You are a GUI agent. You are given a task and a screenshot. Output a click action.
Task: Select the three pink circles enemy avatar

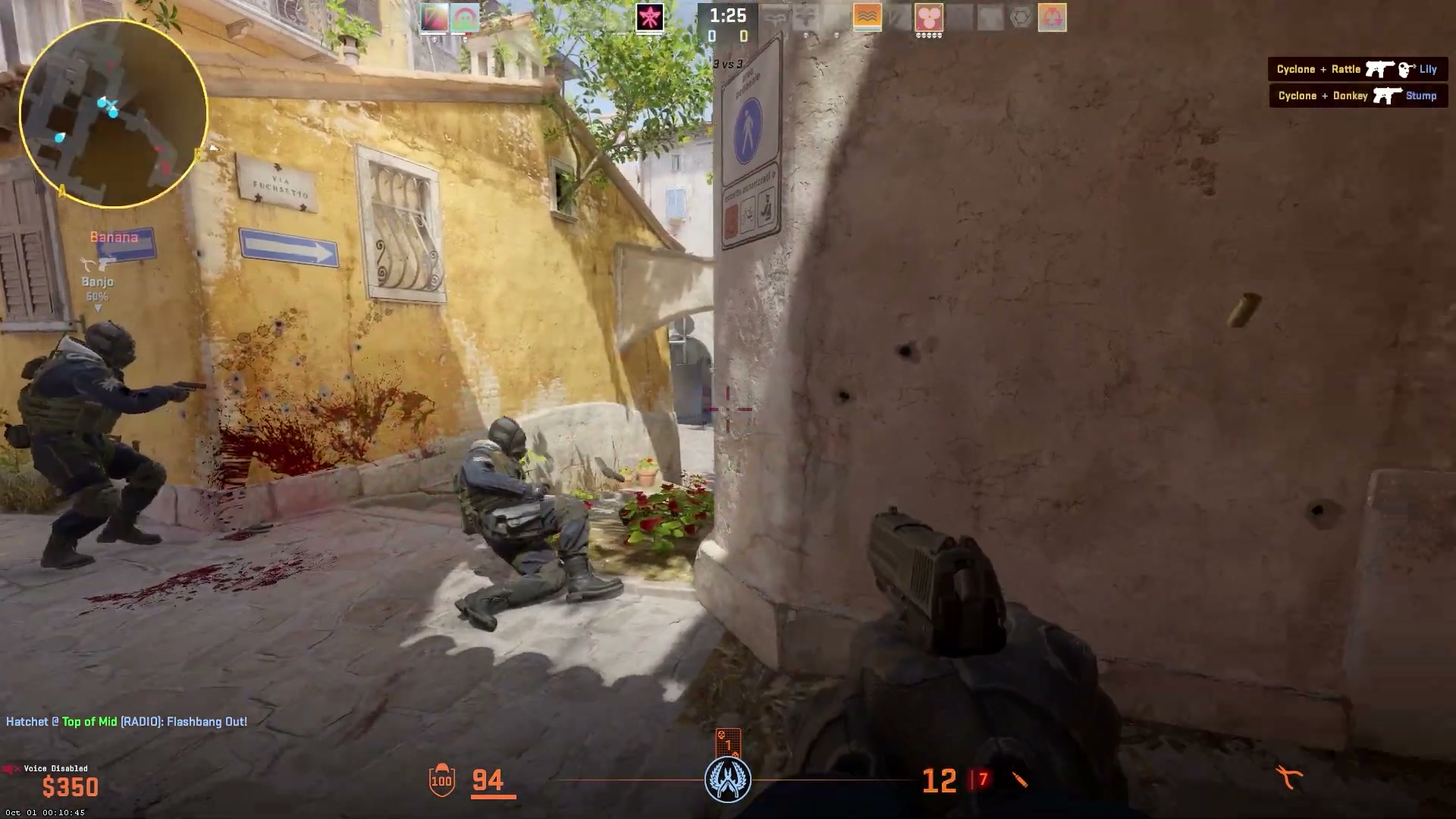pyautogui.click(x=928, y=17)
